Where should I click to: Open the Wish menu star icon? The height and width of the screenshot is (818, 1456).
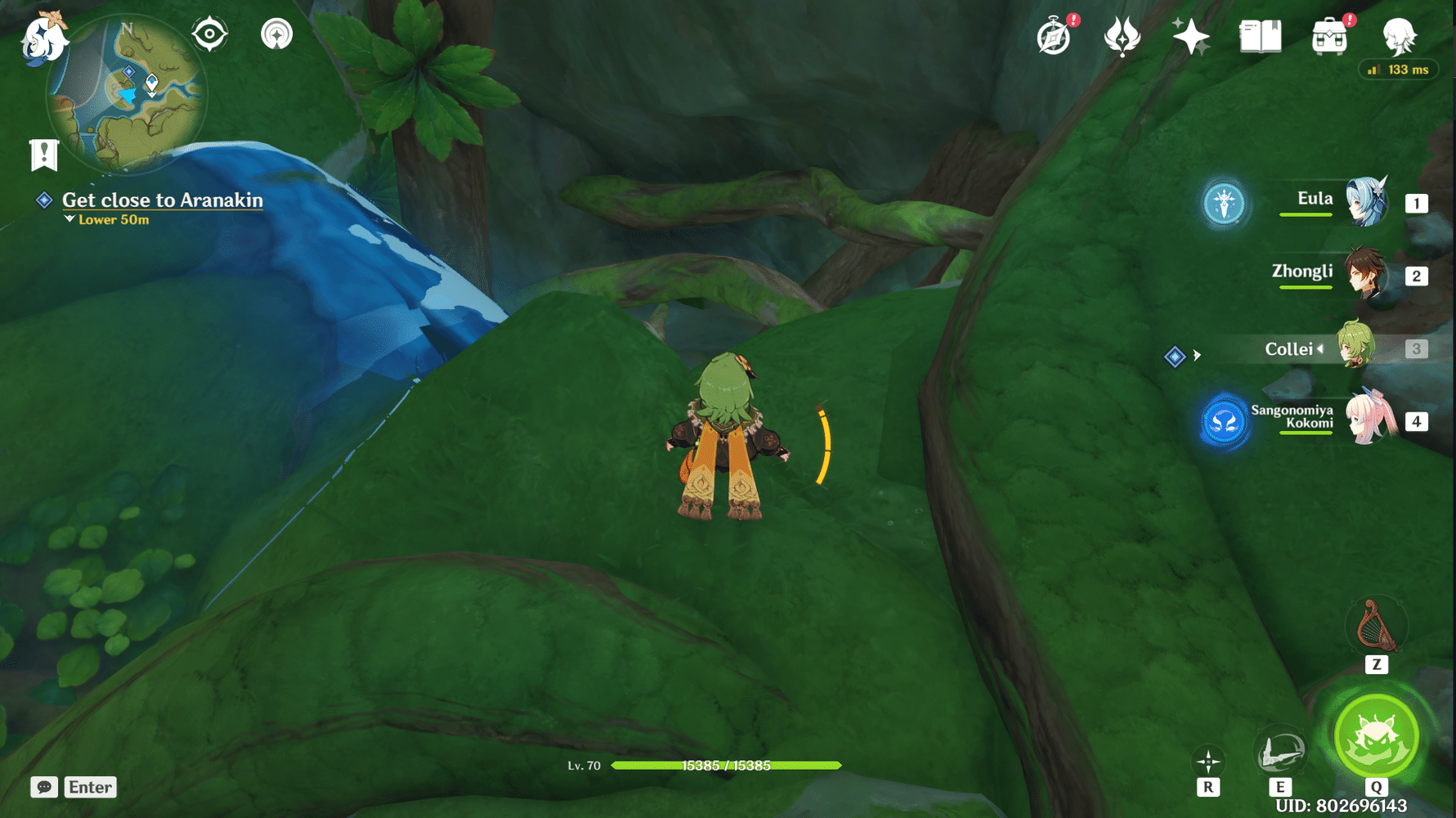[x=1190, y=36]
